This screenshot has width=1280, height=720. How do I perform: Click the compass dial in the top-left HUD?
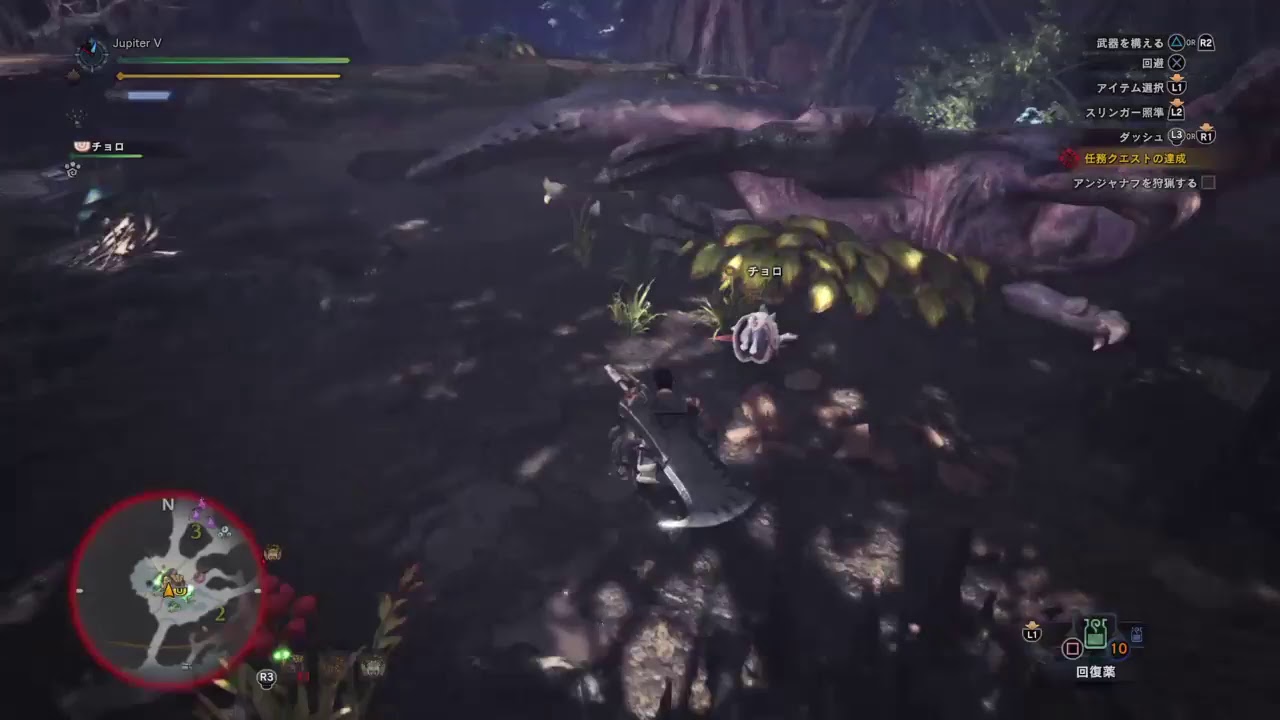coord(91,57)
